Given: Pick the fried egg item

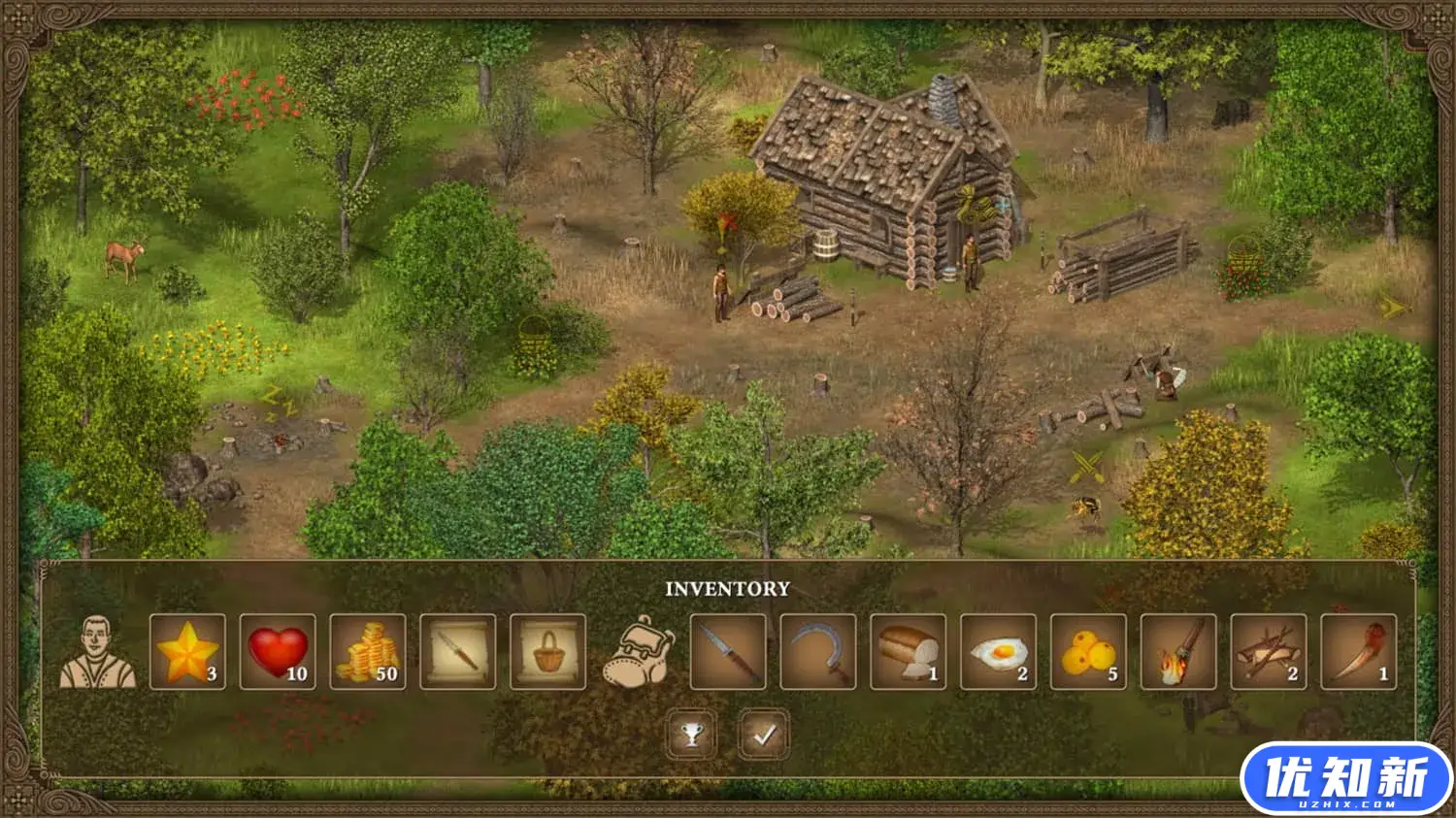Looking at the screenshot, I should pyautogui.click(x=998, y=652).
